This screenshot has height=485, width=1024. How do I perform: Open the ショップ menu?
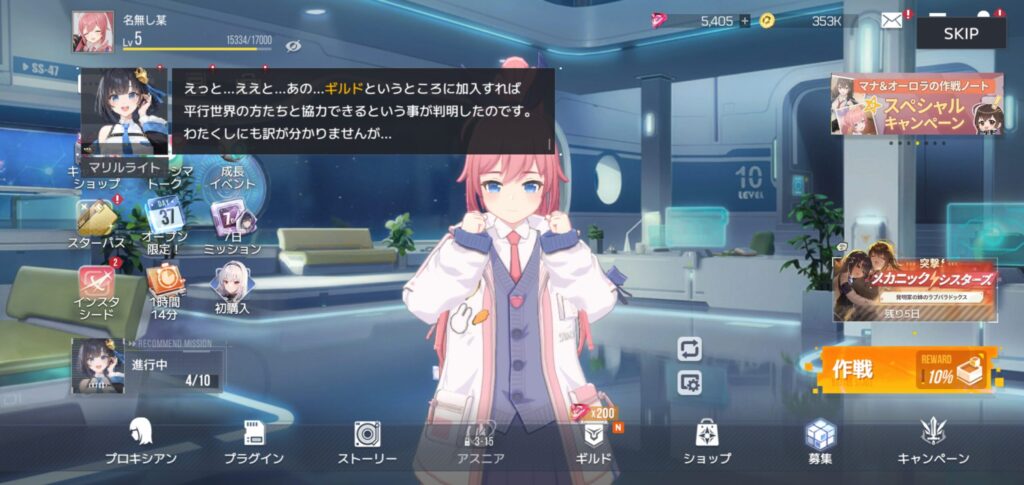[706, 439]
